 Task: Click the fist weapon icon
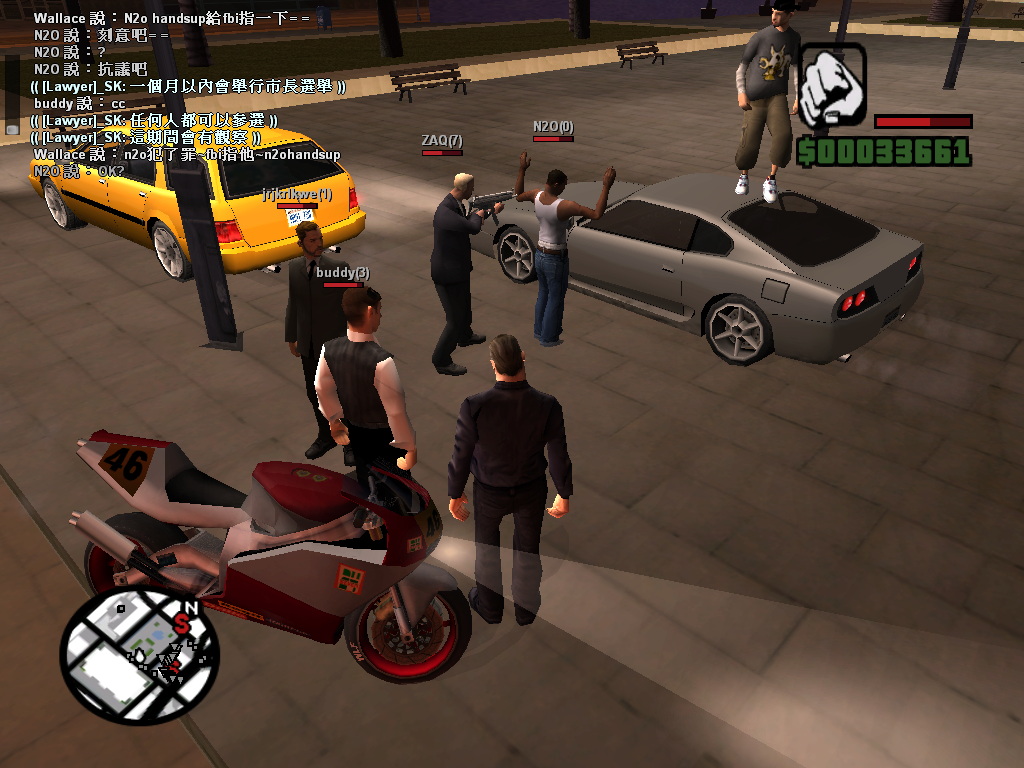click(833, 84)
